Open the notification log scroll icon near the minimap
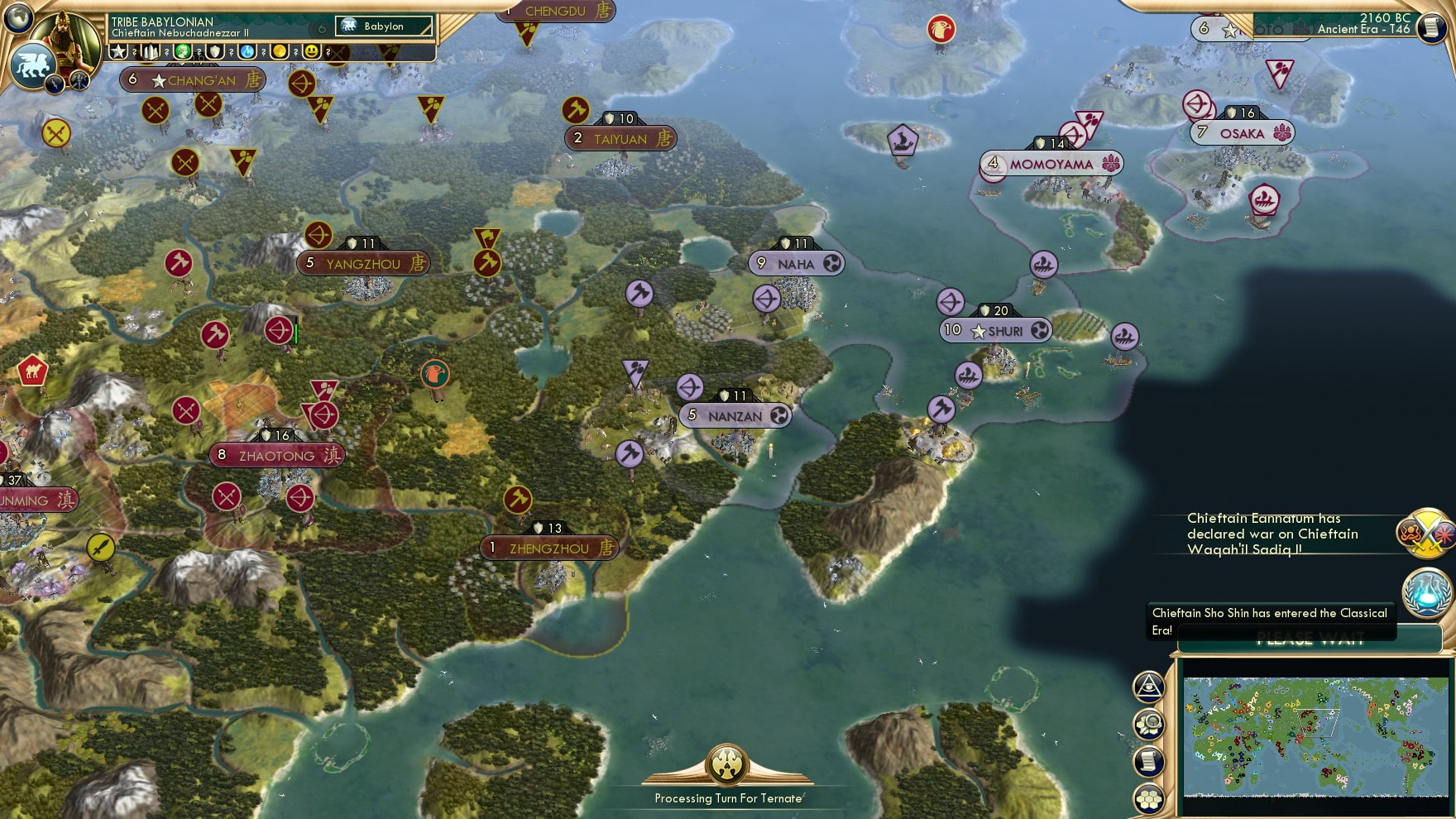This screenshot has height=819, width=1456. click(1148, 760)
